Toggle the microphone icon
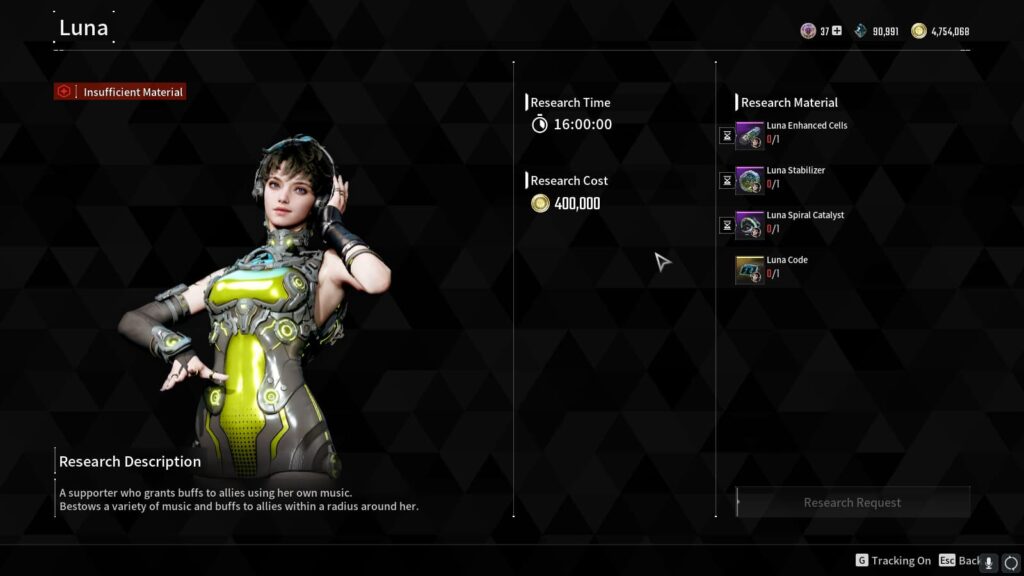The height and width of the screenshot is (576, 1024). [989, 562]
